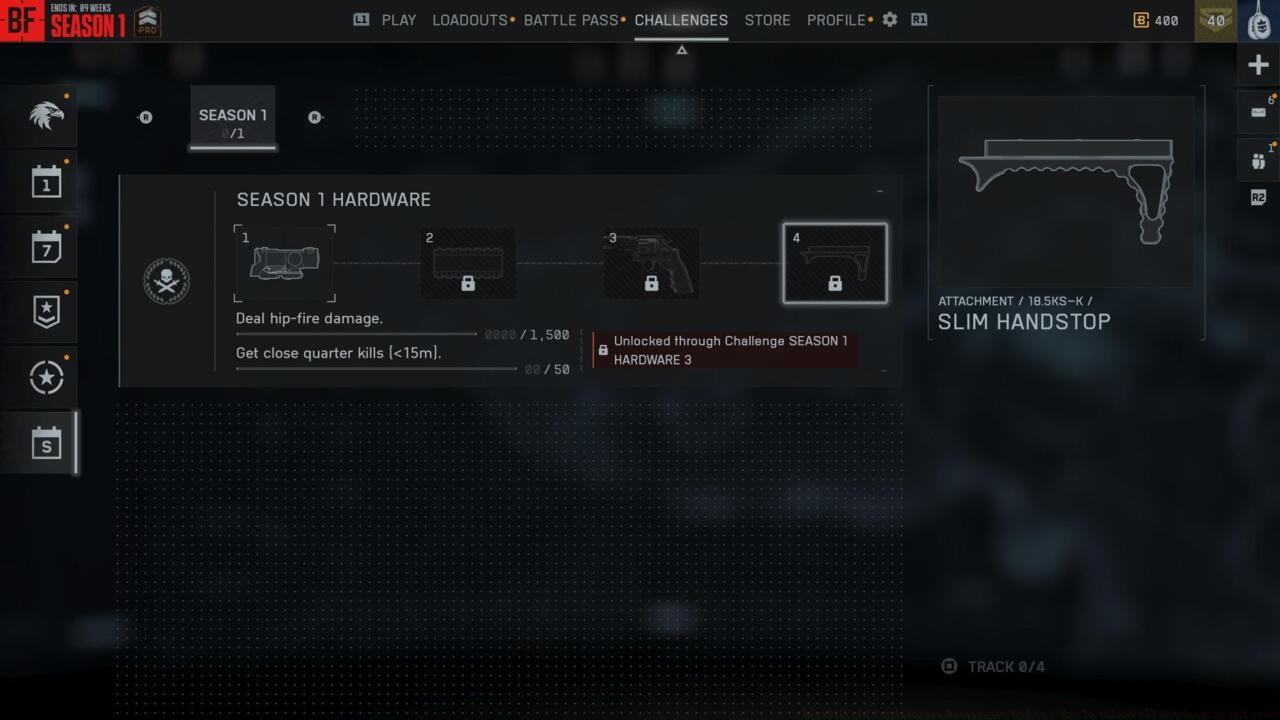The width and height of the screenshot is (1280, 720).
Task: Select the star badge challenges icon
Action: point(40,312)
